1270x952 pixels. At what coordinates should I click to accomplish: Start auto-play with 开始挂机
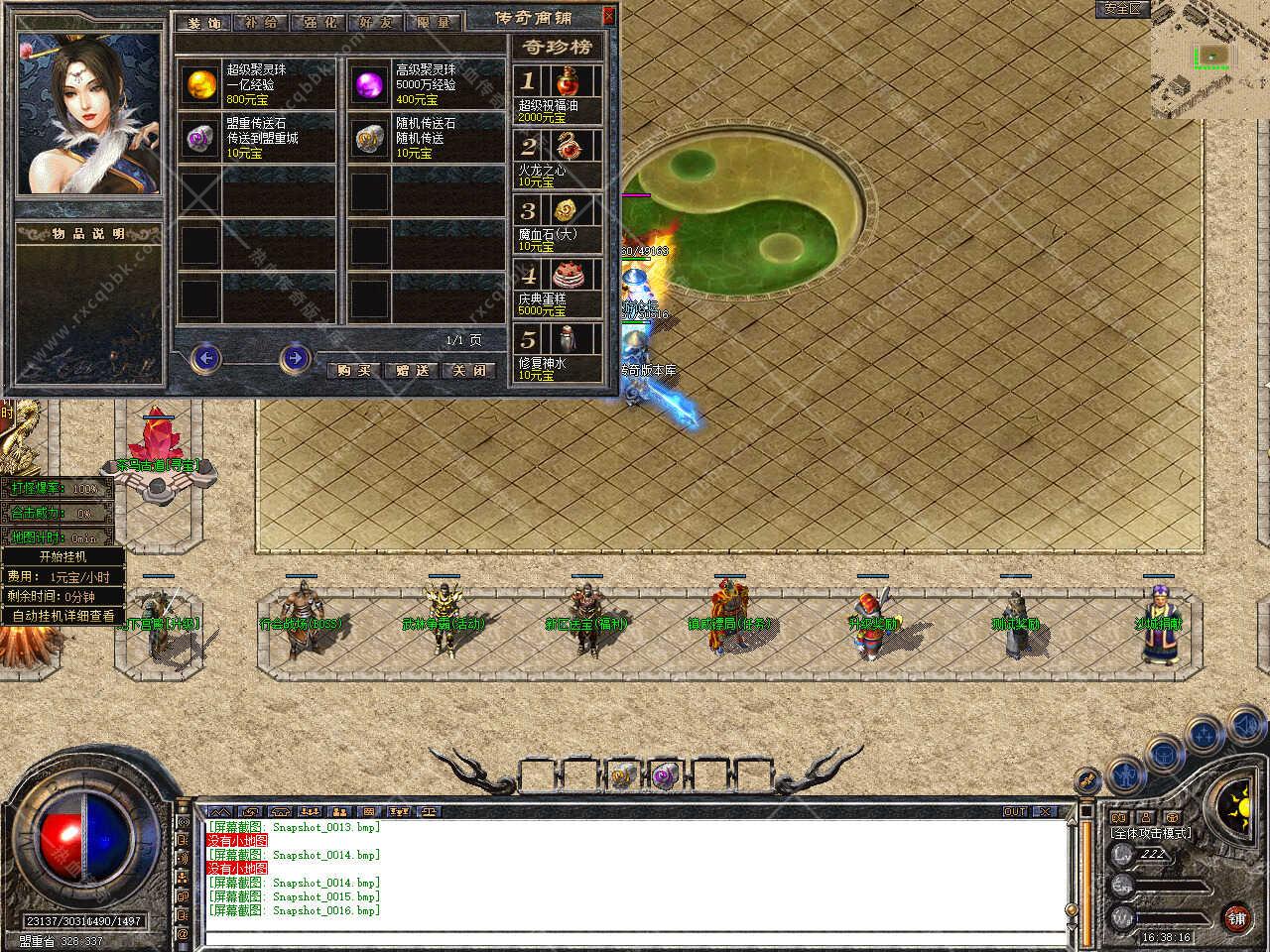(63, 556)
